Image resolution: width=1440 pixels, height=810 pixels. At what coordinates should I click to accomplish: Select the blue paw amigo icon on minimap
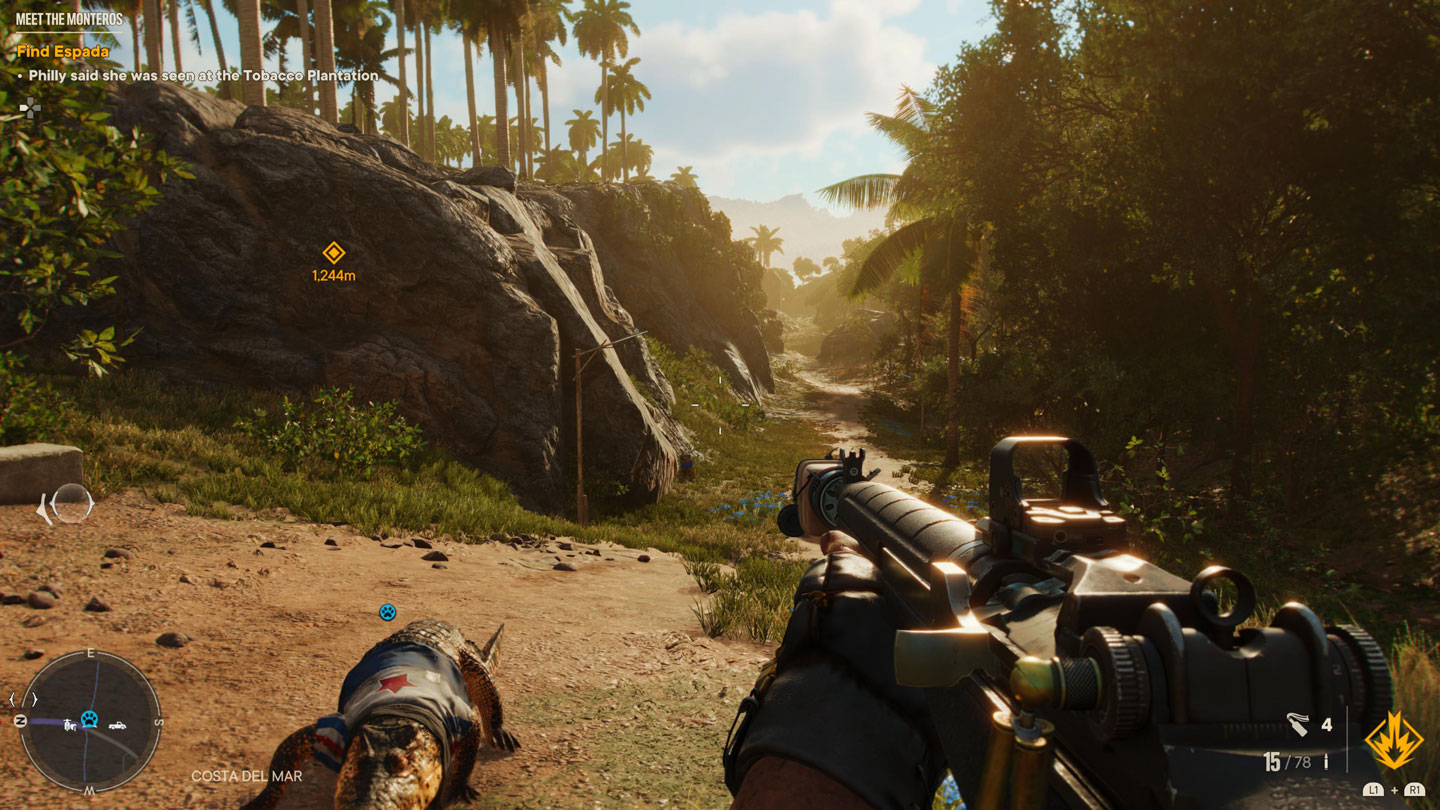tap(89, 719)
